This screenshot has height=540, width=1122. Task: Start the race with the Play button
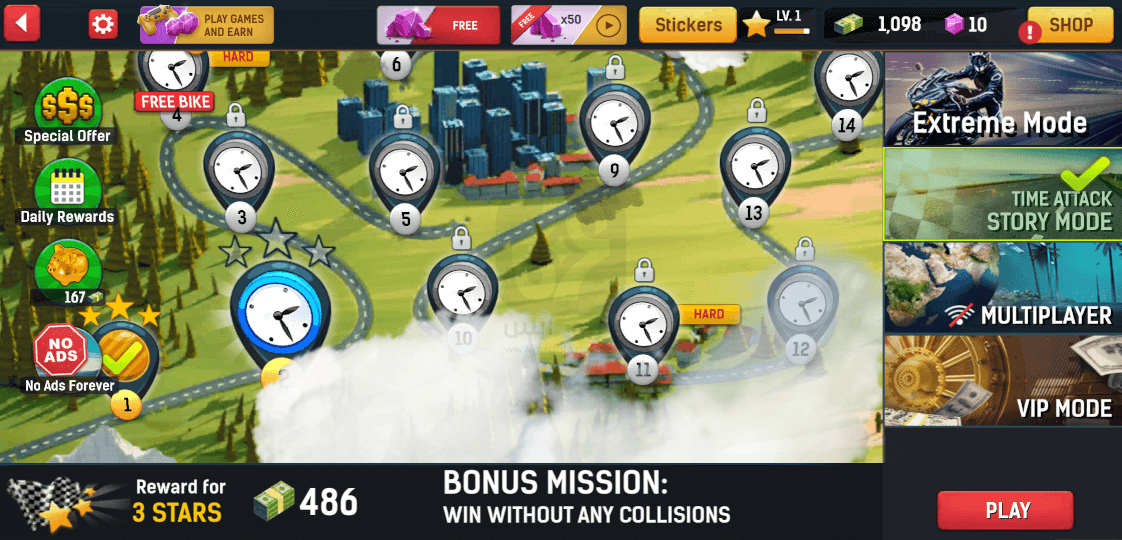point(1005,510)
